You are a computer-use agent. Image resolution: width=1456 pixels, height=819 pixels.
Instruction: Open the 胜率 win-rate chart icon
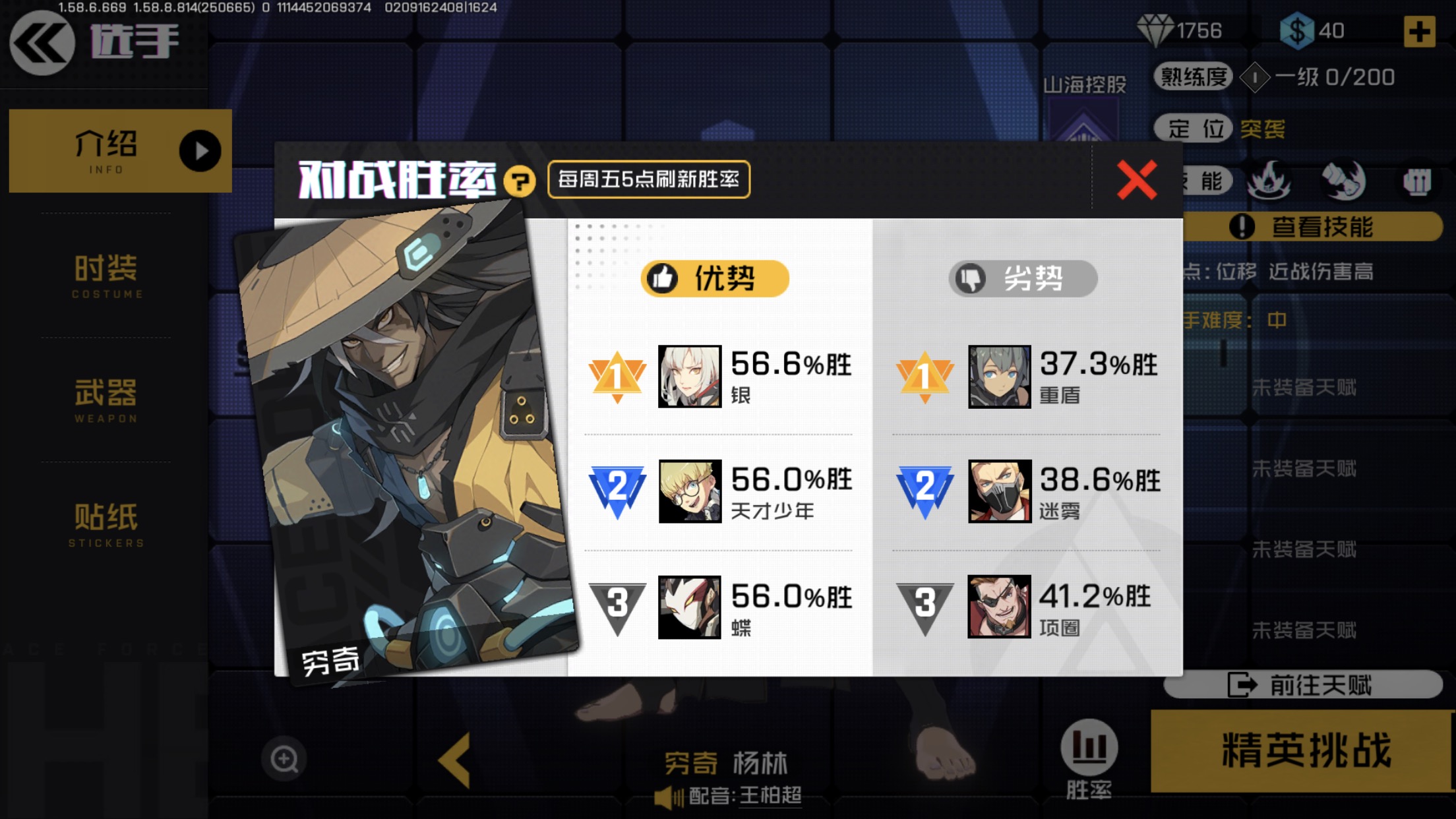point(1091,746)
